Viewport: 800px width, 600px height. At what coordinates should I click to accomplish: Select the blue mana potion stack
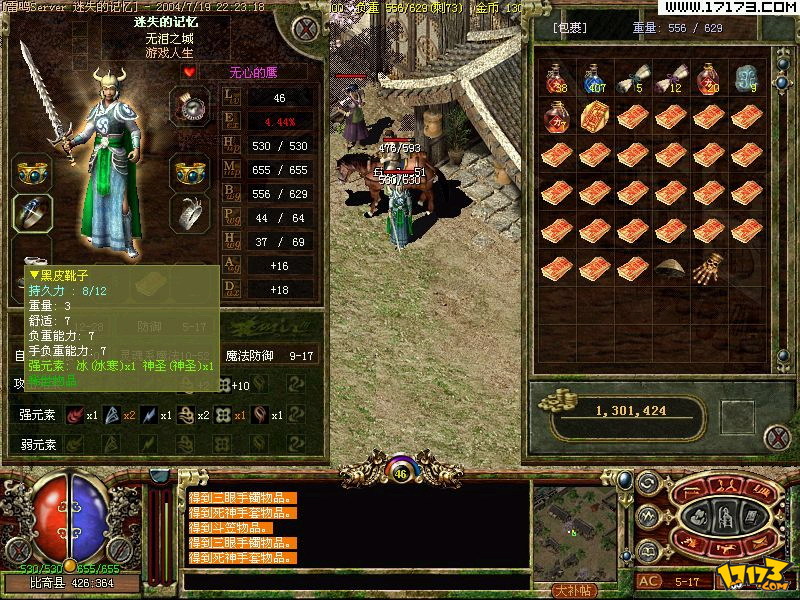[x=595, y=79]
